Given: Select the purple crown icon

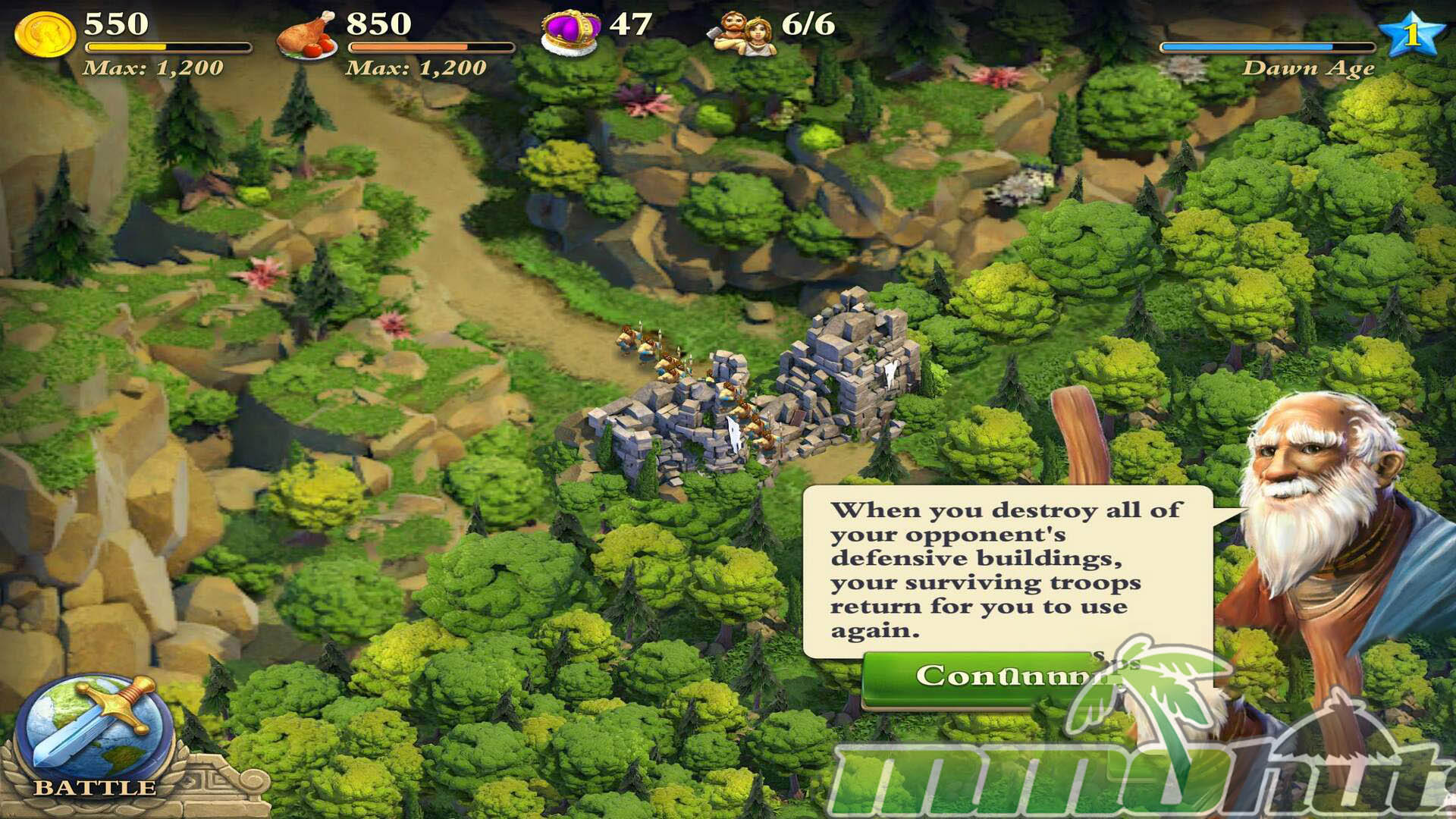Looking at the screenshot, I should 570,33.
